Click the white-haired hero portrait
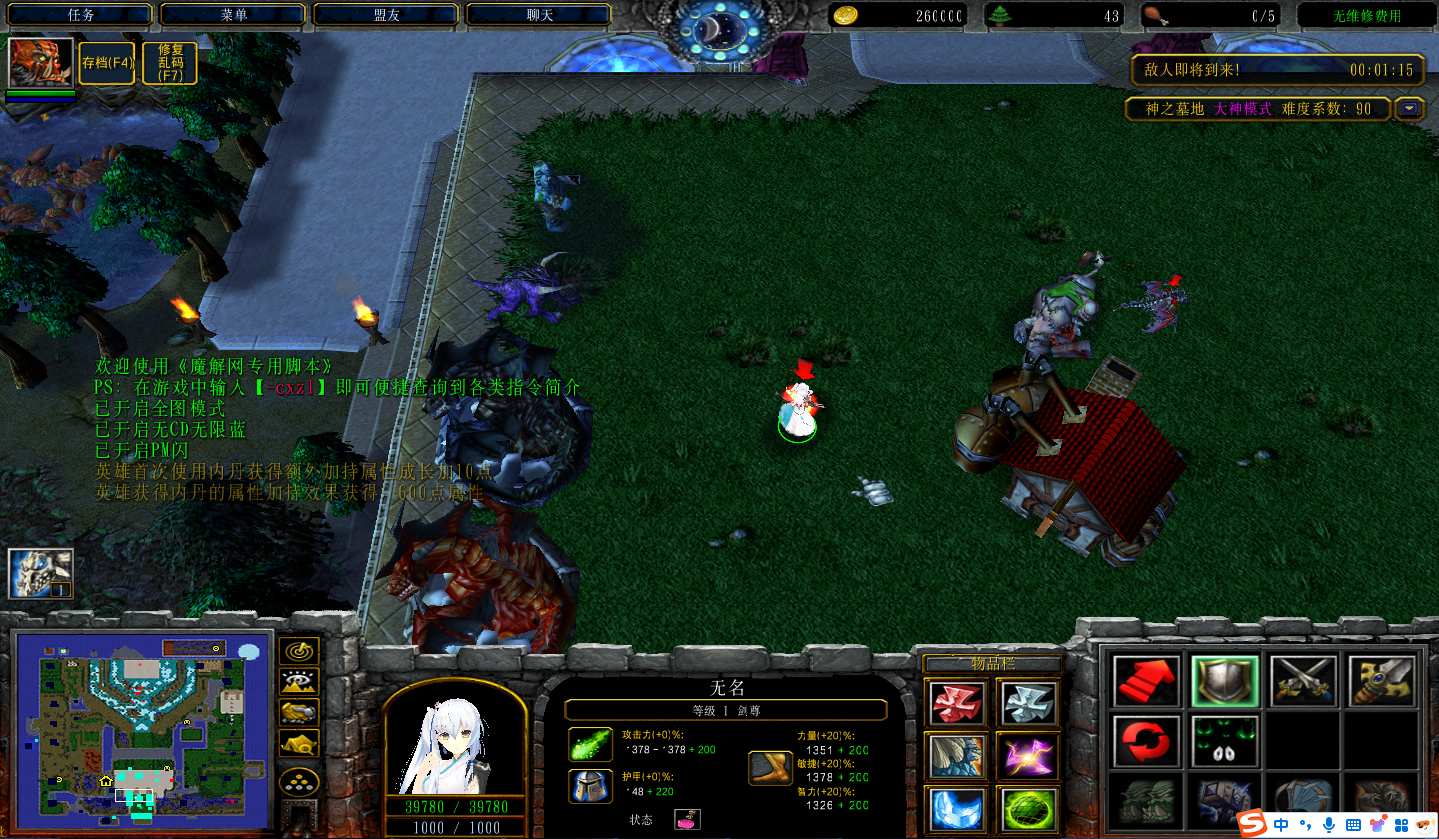 (x=455, y=738)
